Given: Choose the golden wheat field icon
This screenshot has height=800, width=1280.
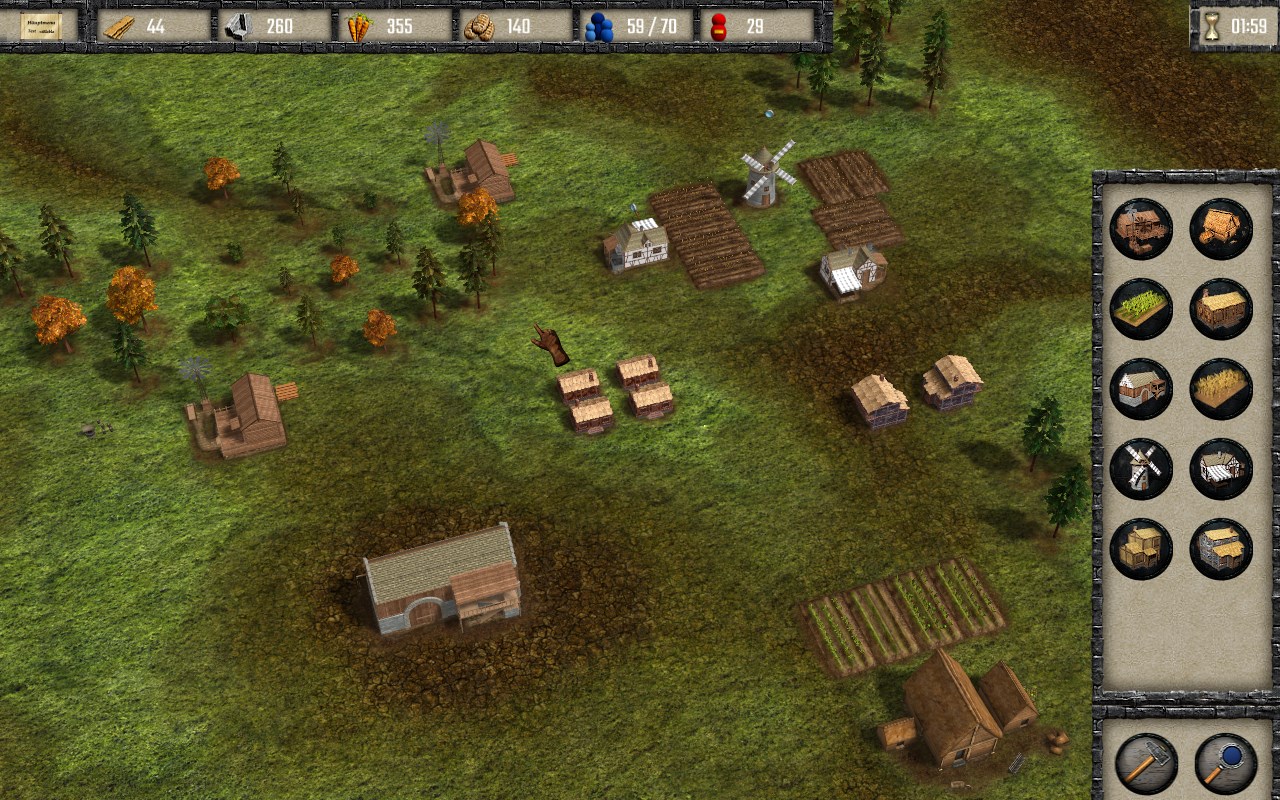Looking at the screenshot, I should pos(1221,389).
